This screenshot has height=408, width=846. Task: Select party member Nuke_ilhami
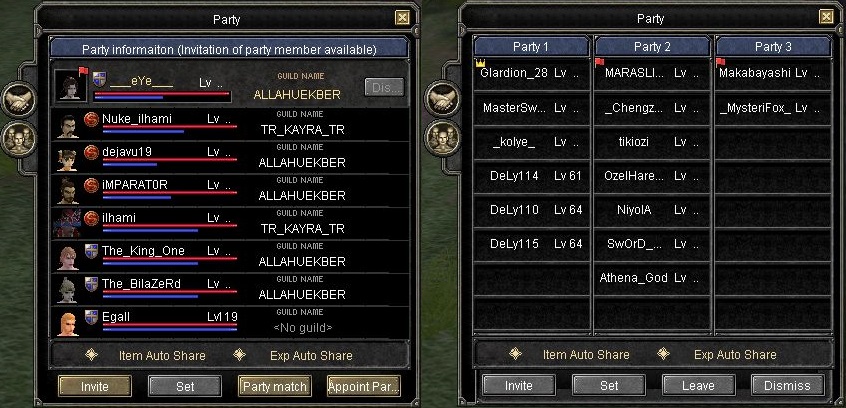point(140,119)
